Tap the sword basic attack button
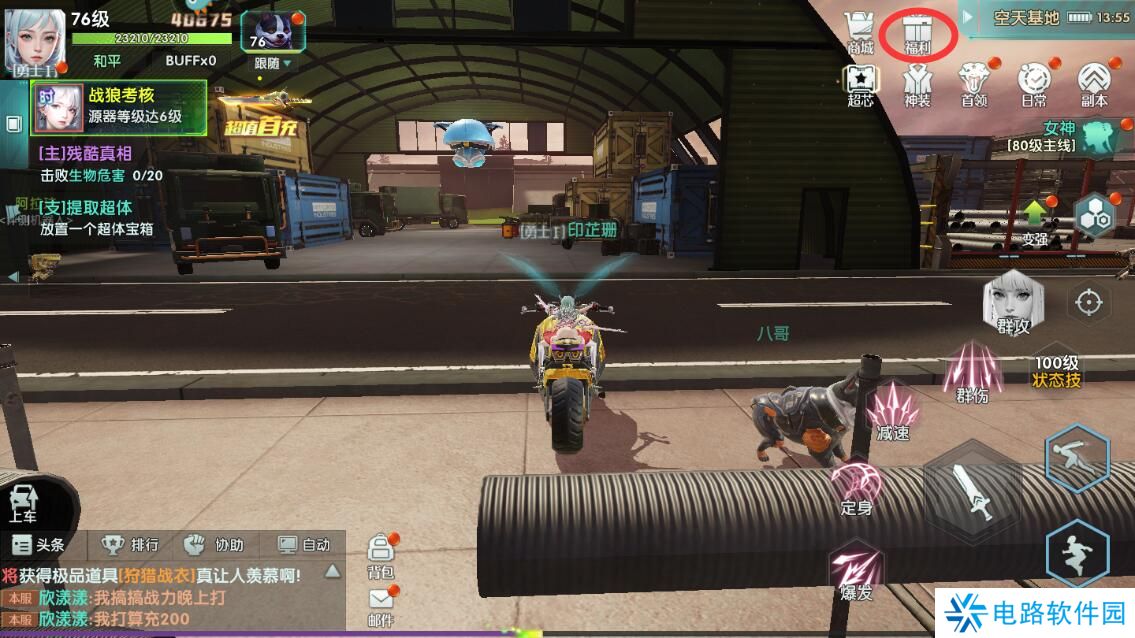Viewport: 1135px width, 638px height. coord(972,492)
